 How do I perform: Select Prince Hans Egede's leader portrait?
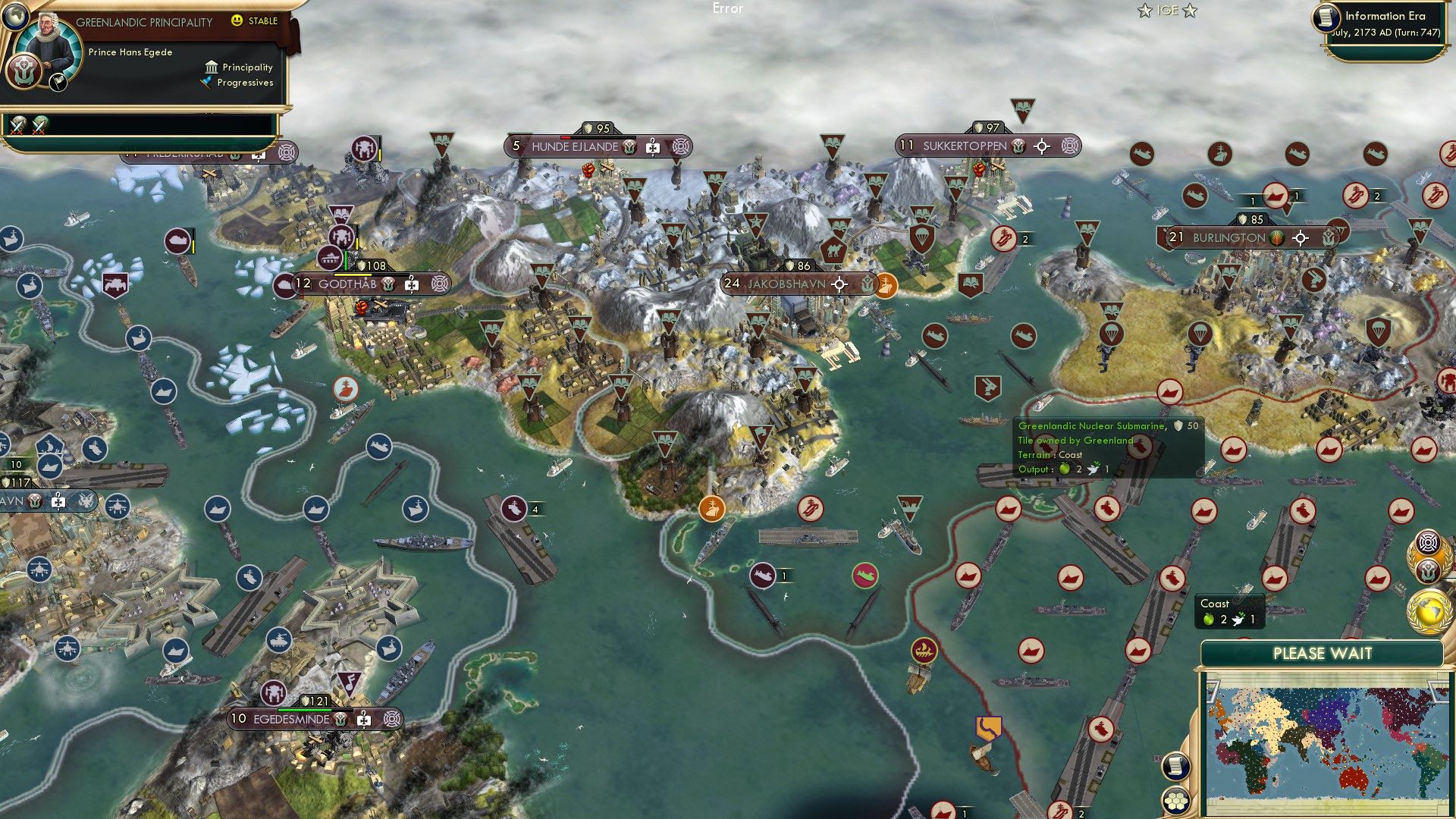pyautogui.click(x=50, y=42)
